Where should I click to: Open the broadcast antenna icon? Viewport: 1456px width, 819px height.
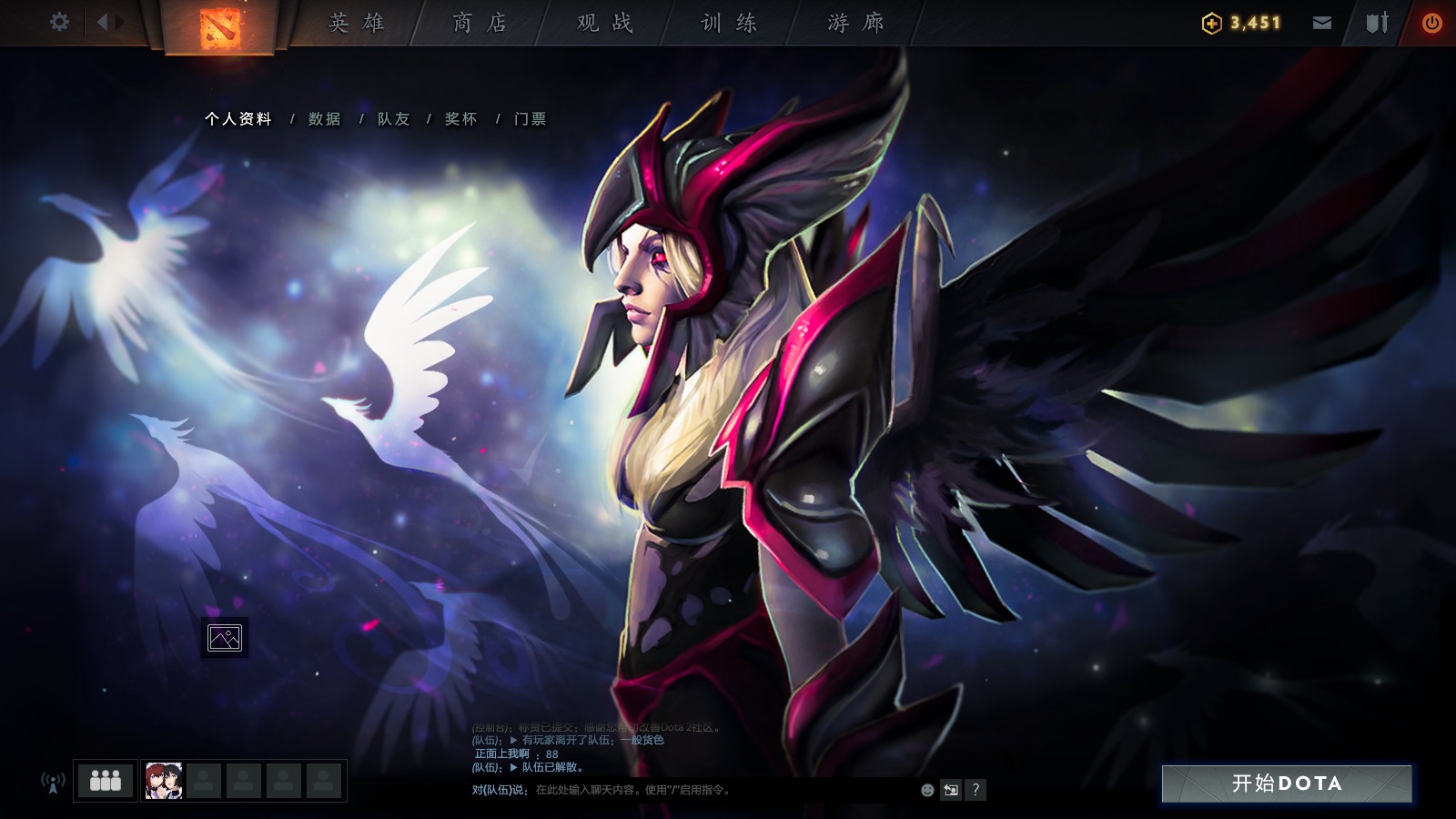point(52,781)
